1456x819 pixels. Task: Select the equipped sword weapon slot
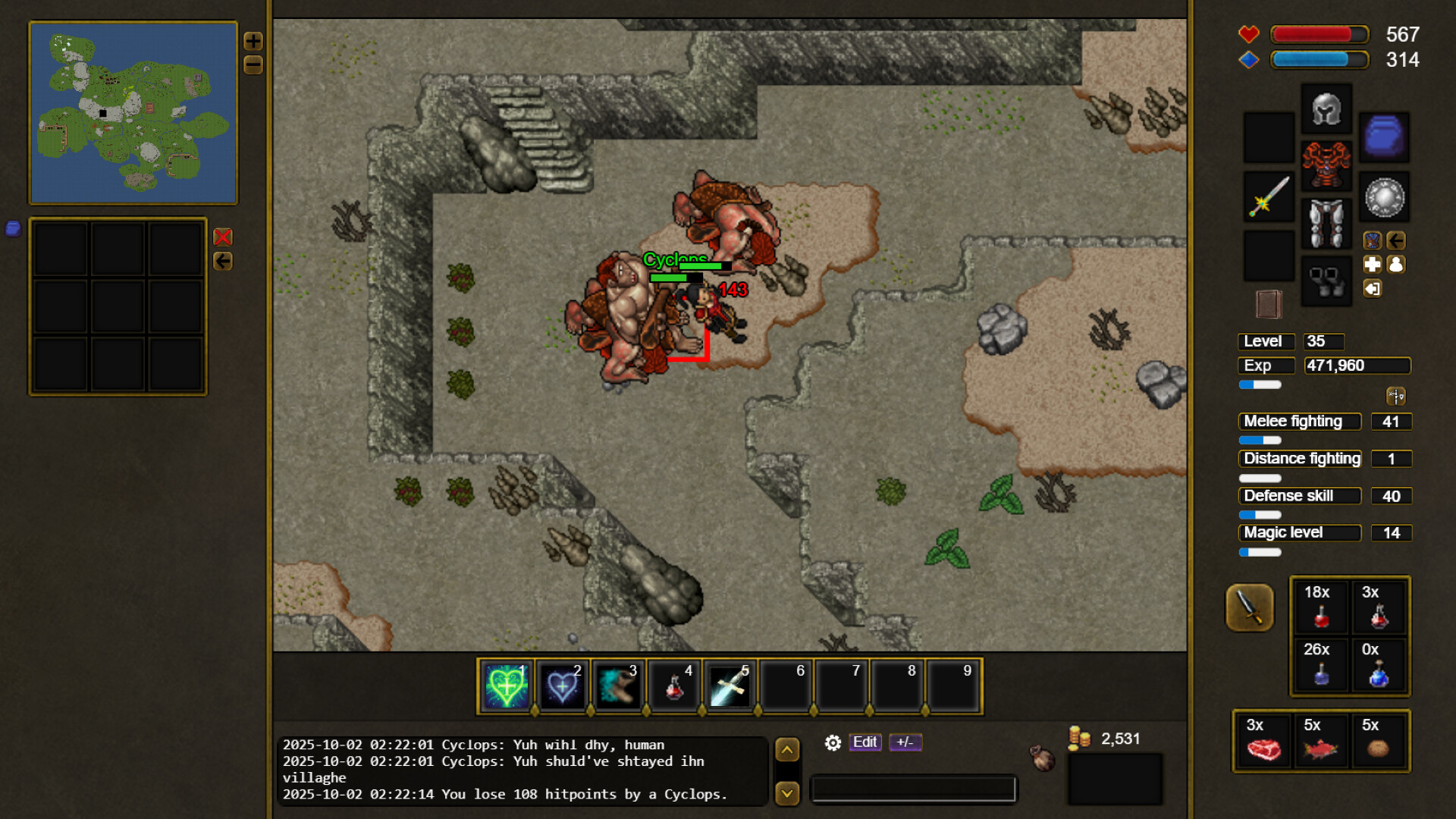[1269, 196]
